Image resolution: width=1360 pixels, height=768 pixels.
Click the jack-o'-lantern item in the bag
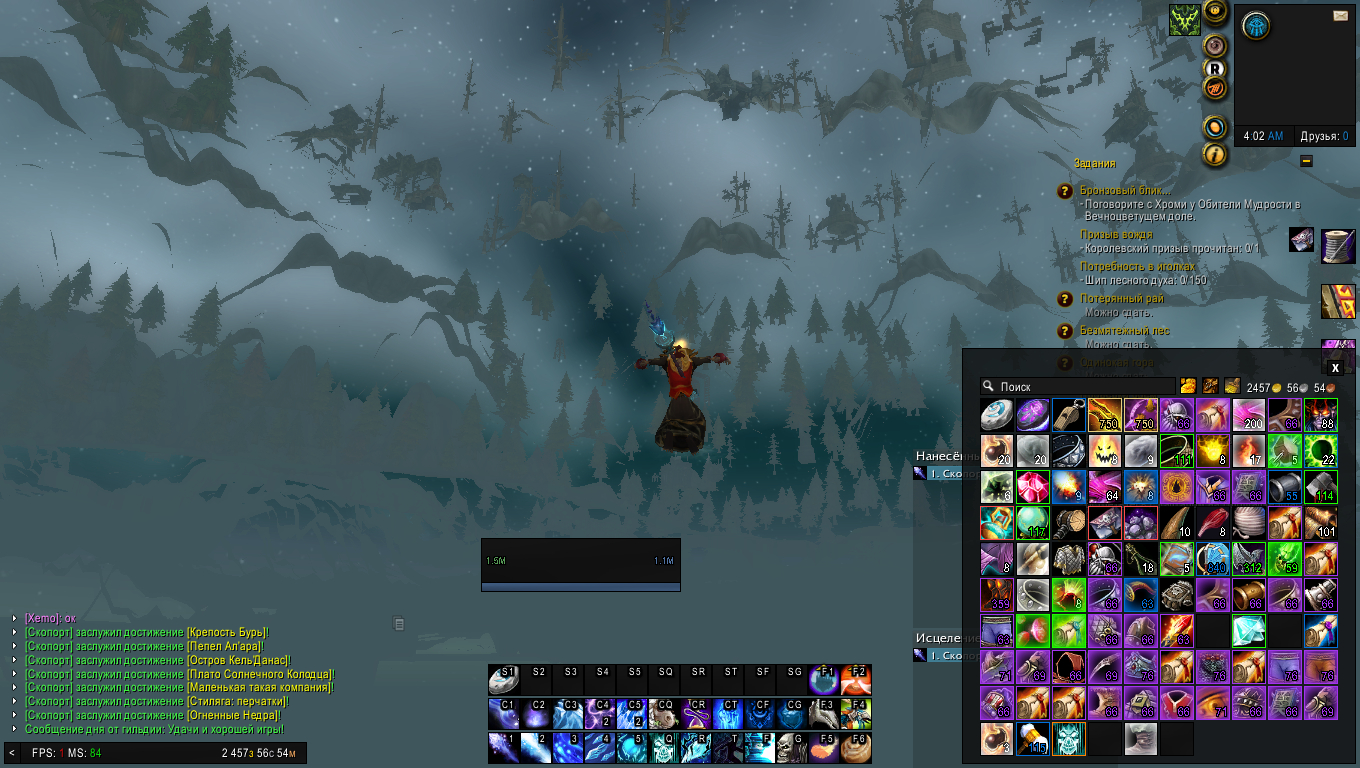tap(1104, 450)
